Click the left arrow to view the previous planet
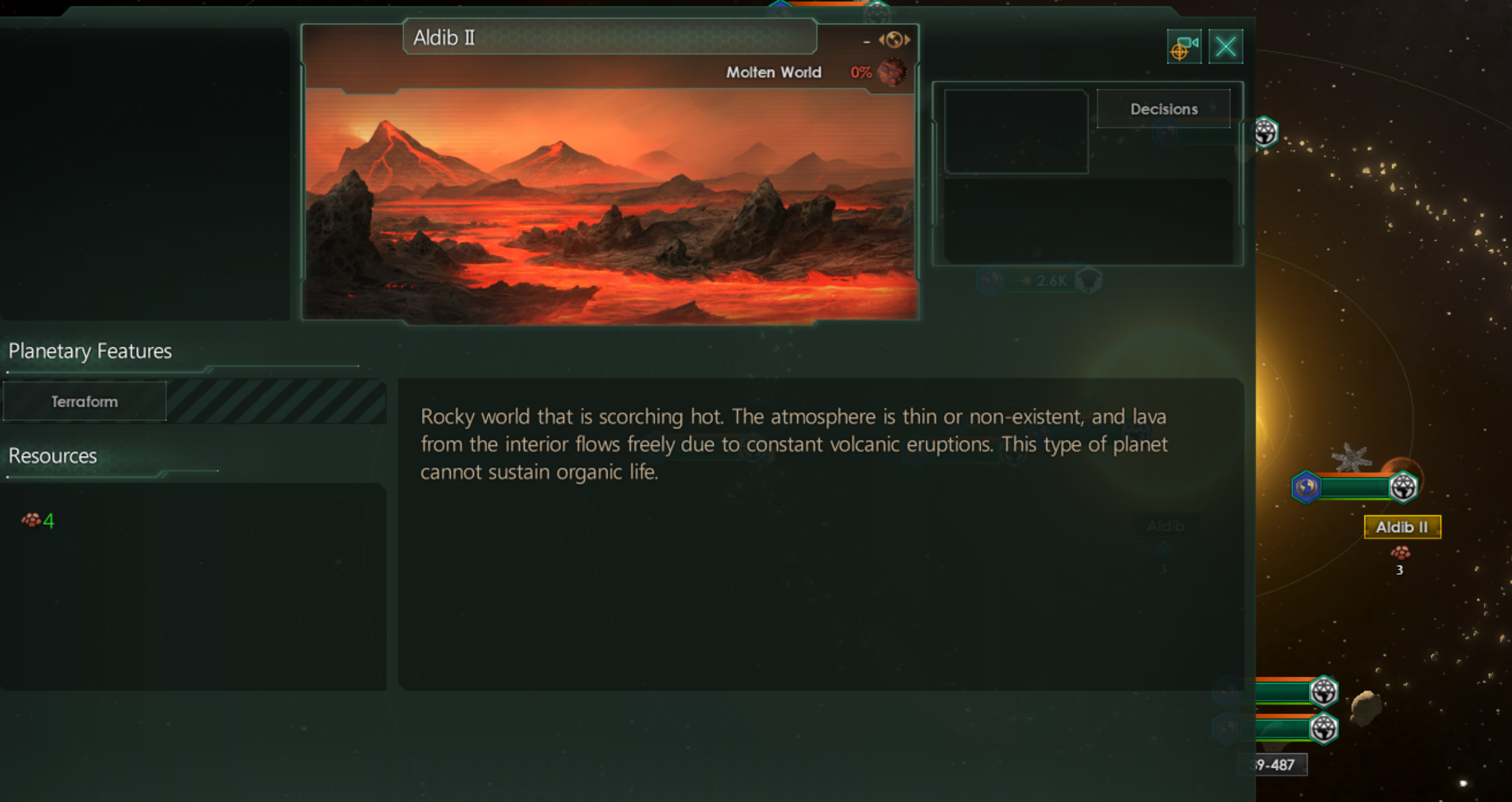Screen dimensions: 1512x802 (881, 39)
